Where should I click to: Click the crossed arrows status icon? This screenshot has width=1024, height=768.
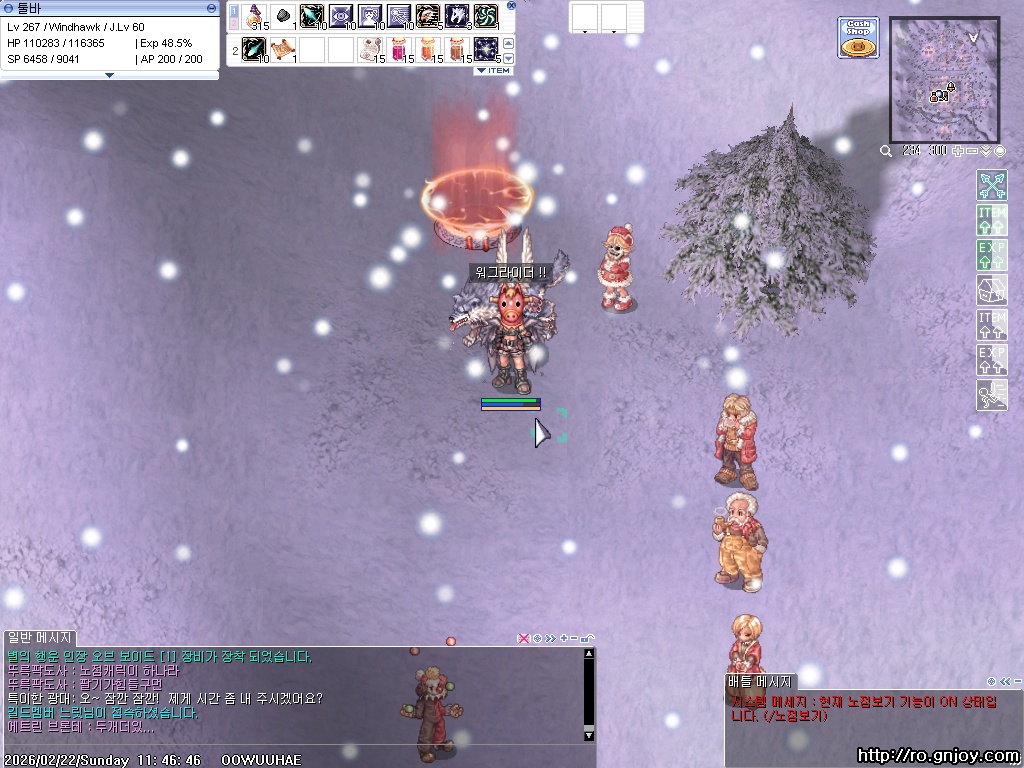tap(991, 185)
